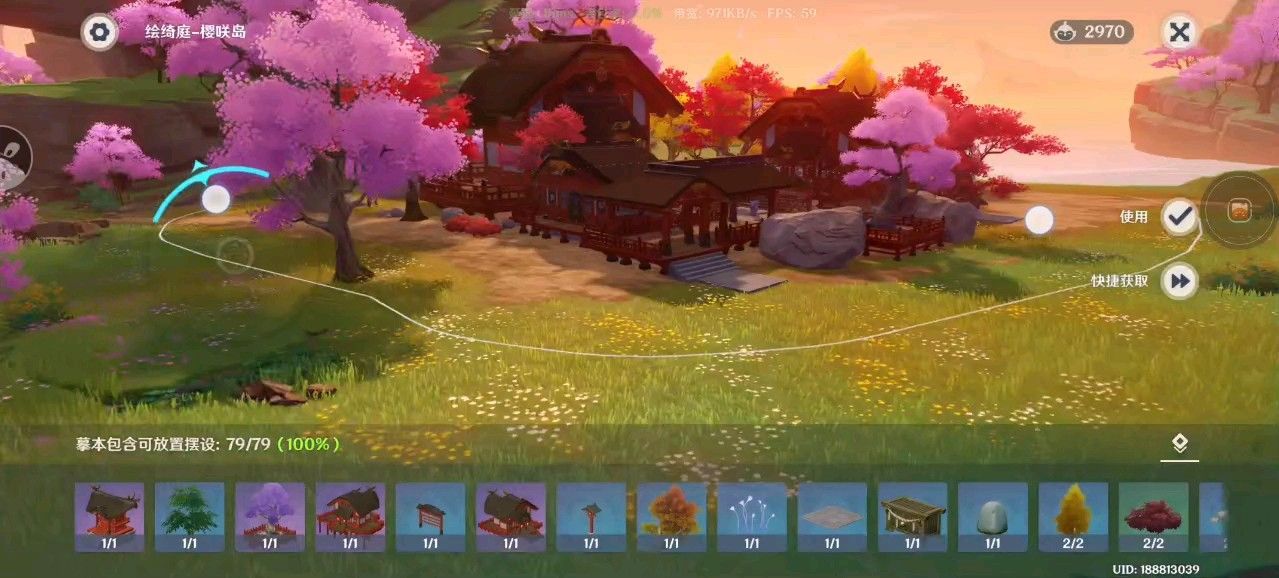Select the red bush furnishing slot
The height and width of the screenshot is (578, 1279).
click(1153, 516)
